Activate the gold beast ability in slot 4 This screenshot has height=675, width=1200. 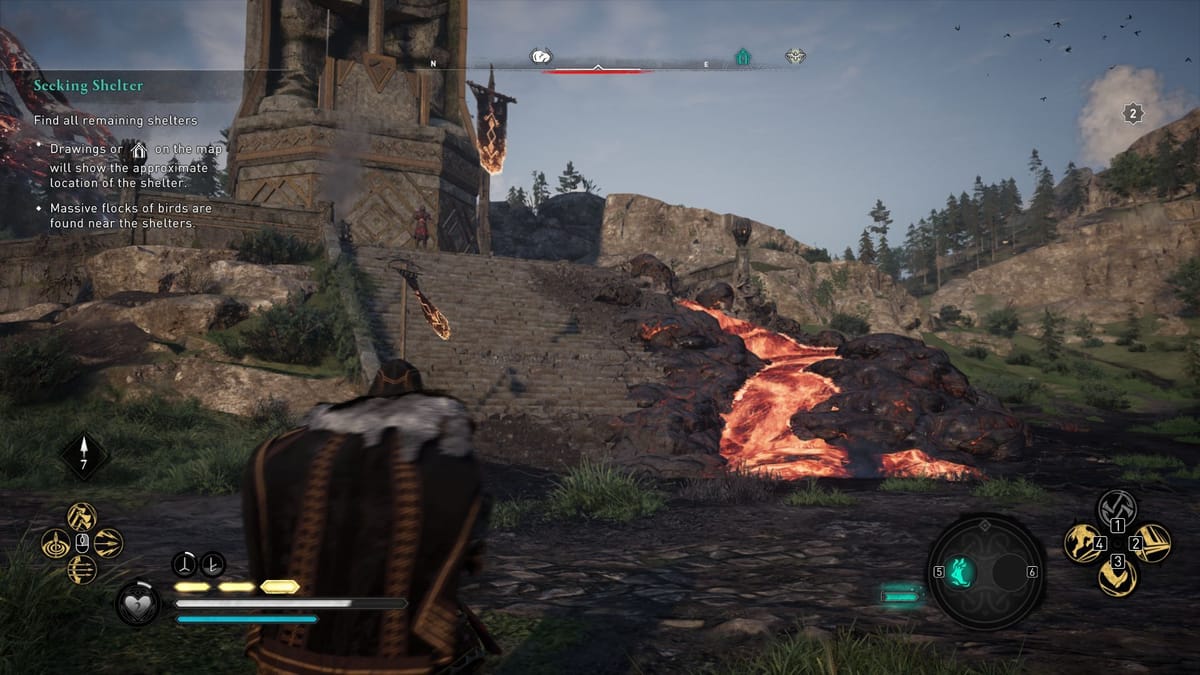click(x=1082, y=543)
